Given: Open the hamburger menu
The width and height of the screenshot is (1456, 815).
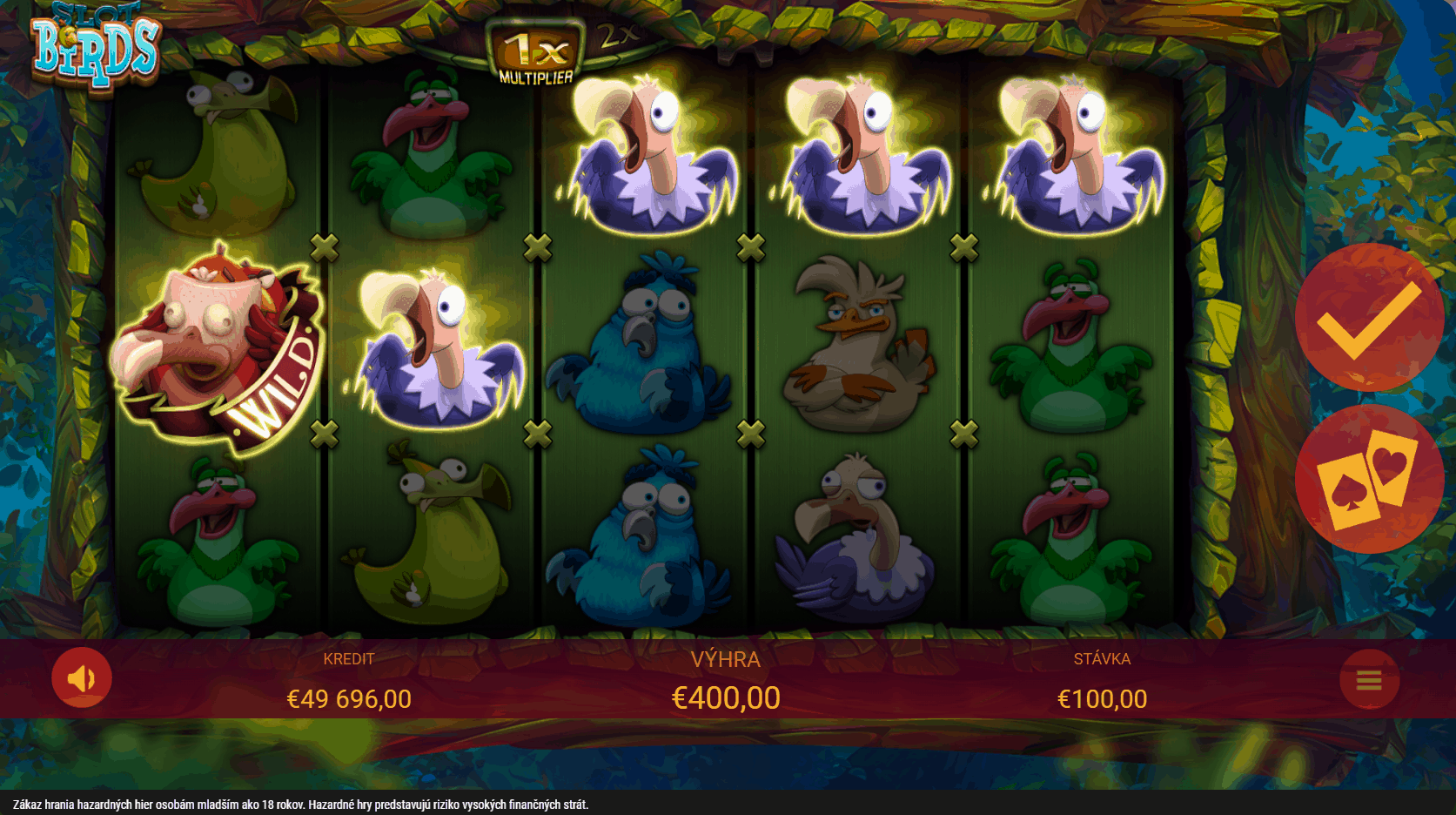Looking at the screenshot, I should tap(1369, 680).
